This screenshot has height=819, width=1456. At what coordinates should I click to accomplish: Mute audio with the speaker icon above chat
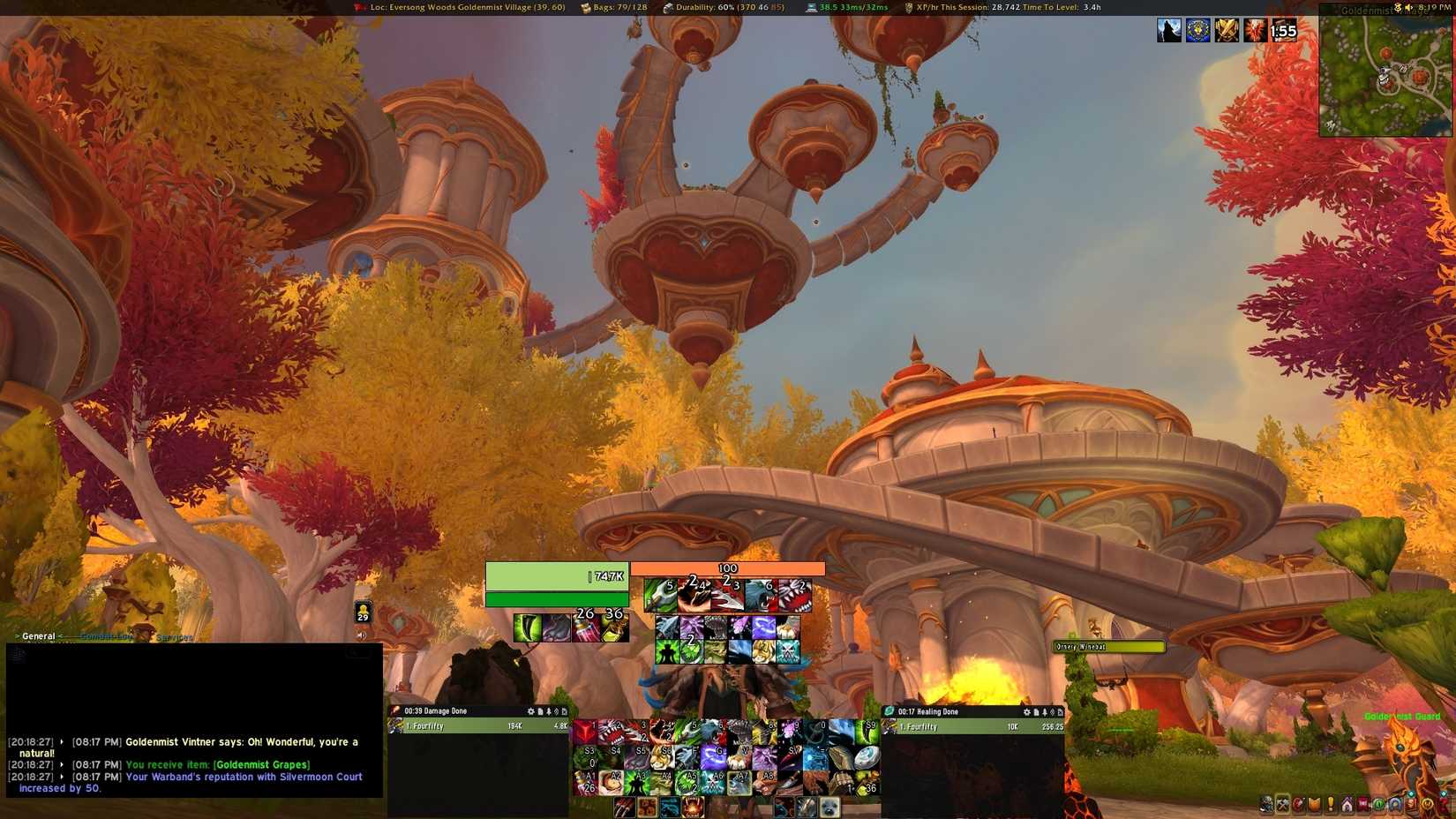pyautogui.click(x=362, y=634)
